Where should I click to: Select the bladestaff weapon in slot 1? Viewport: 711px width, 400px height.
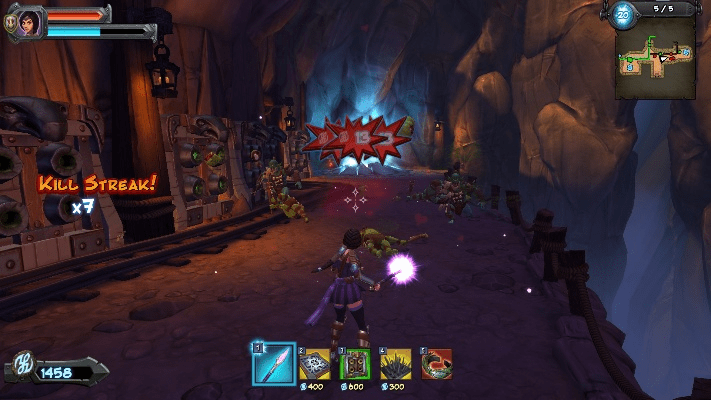coord(273,363)
